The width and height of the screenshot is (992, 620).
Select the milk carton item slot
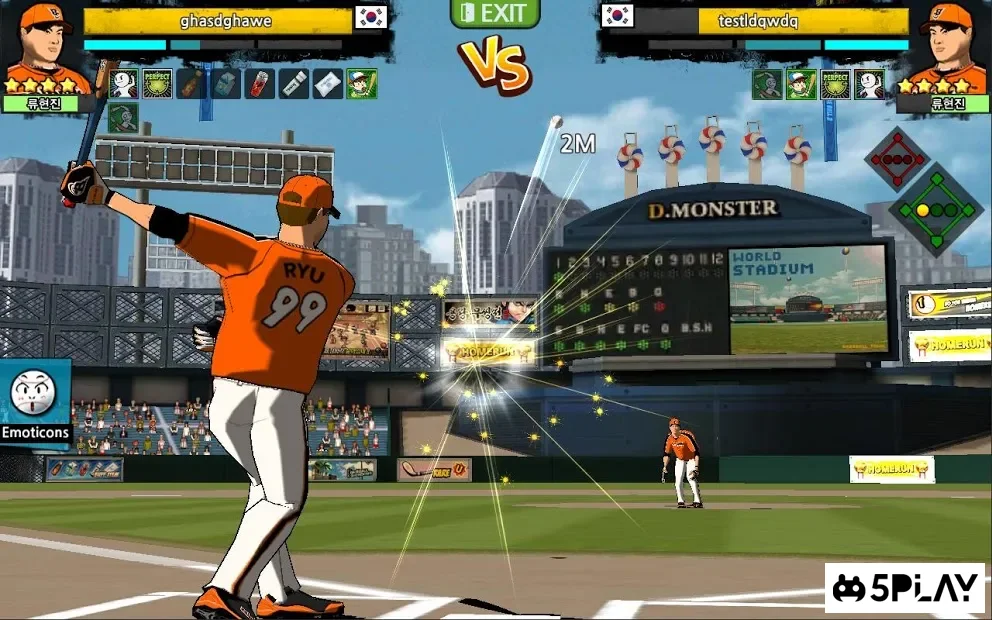point(226,83)
